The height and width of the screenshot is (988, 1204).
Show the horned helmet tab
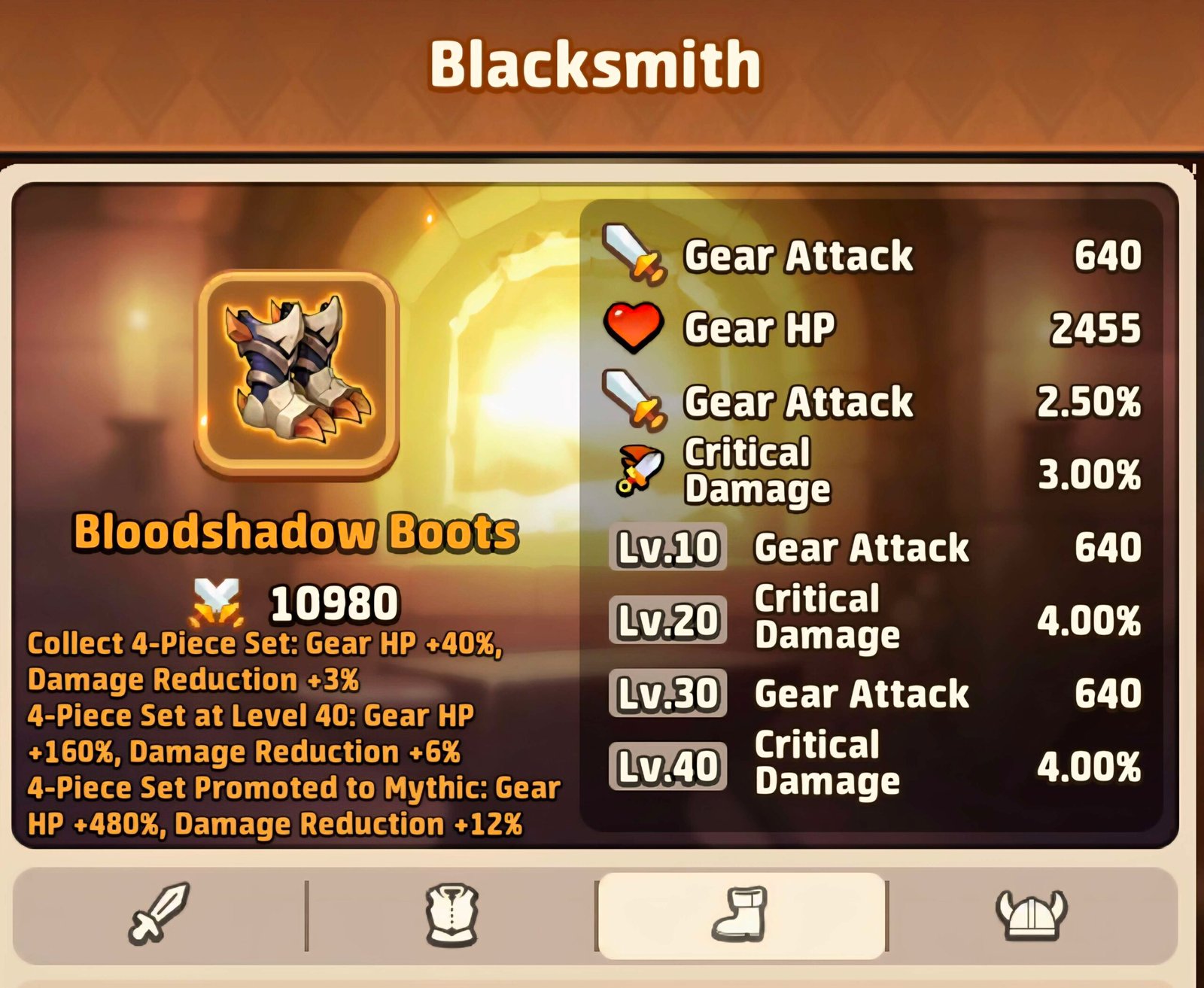coord(1032,915)
